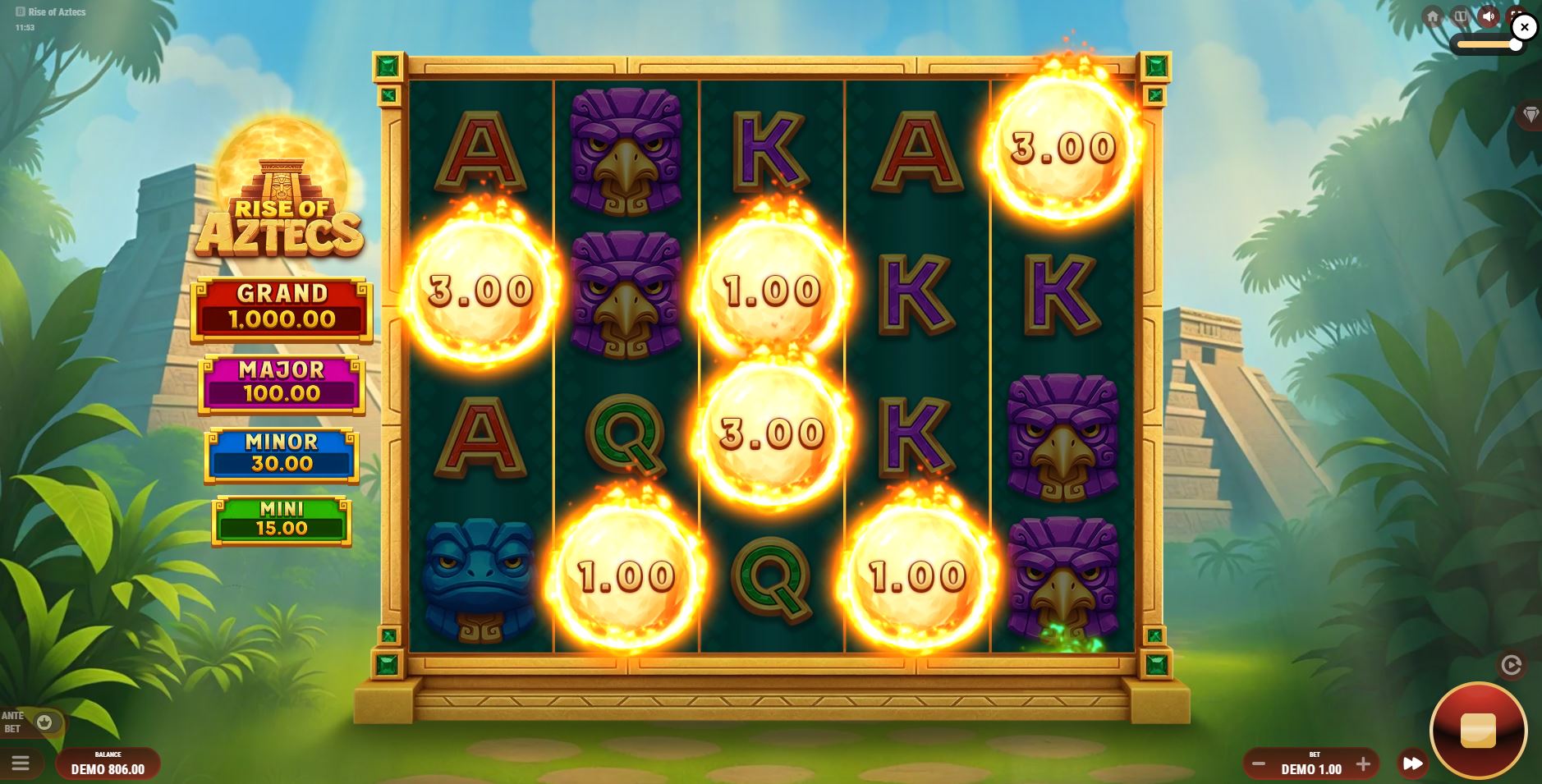
Task: Enable turbo mode with the fast-forward icon
Action: (1413, 763)
